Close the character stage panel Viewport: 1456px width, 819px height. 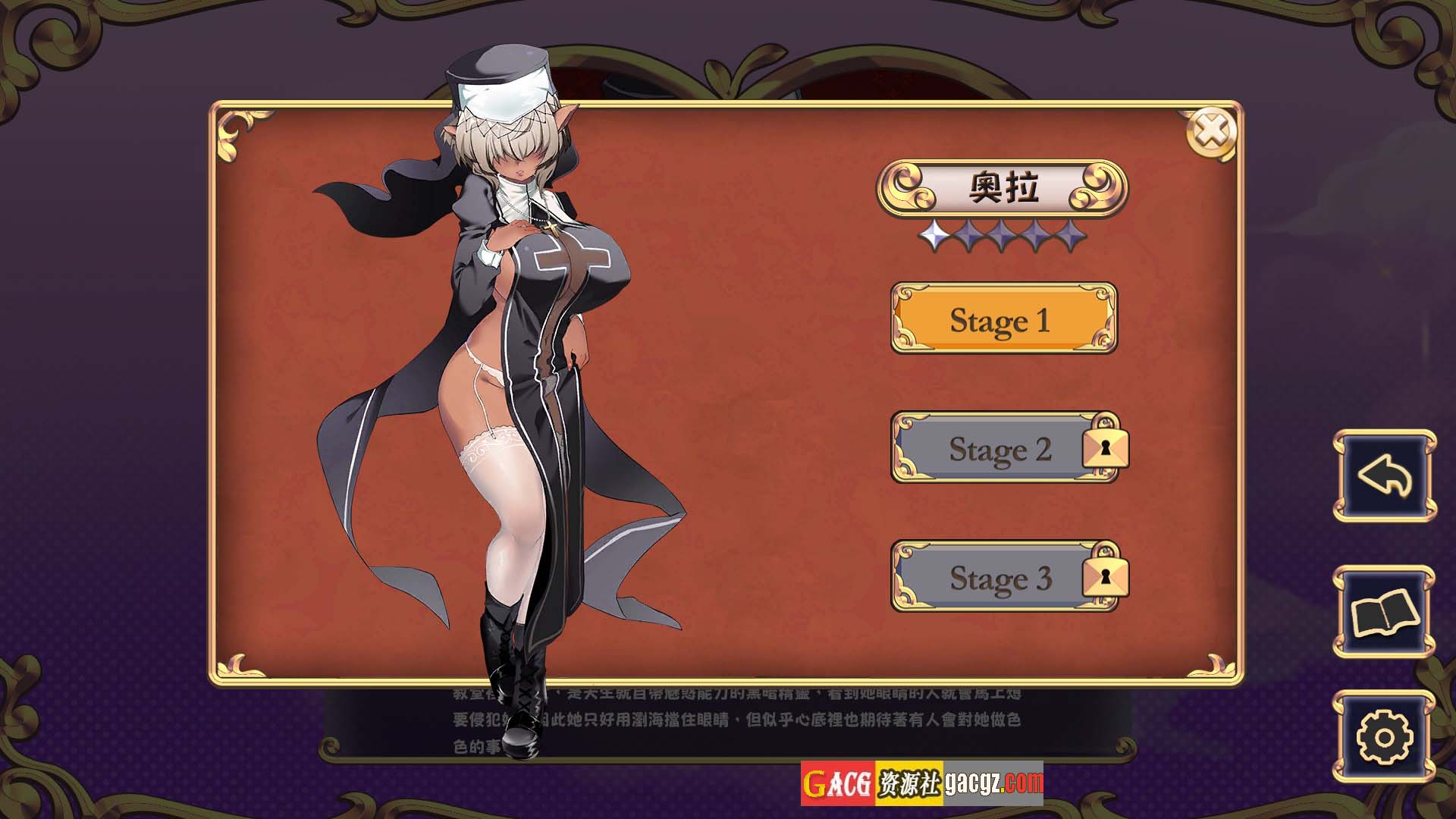1210,134
